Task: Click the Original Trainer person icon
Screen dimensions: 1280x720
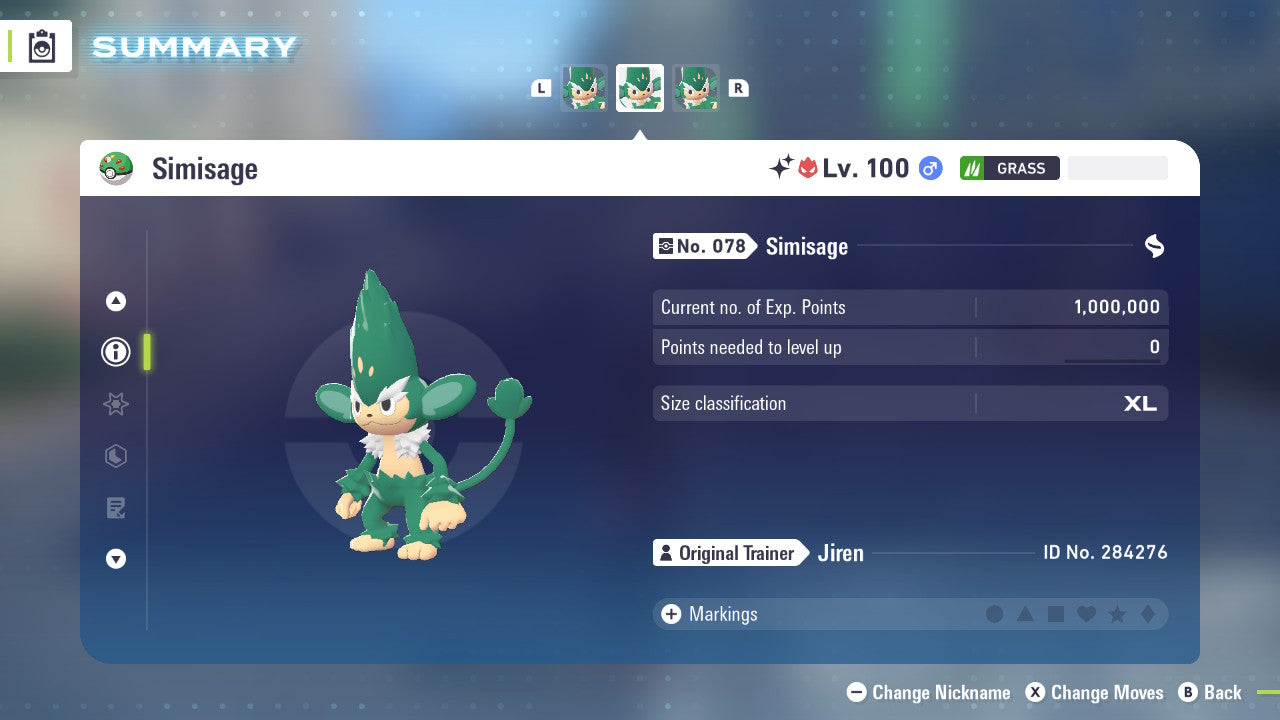Action: click(665, 552)
